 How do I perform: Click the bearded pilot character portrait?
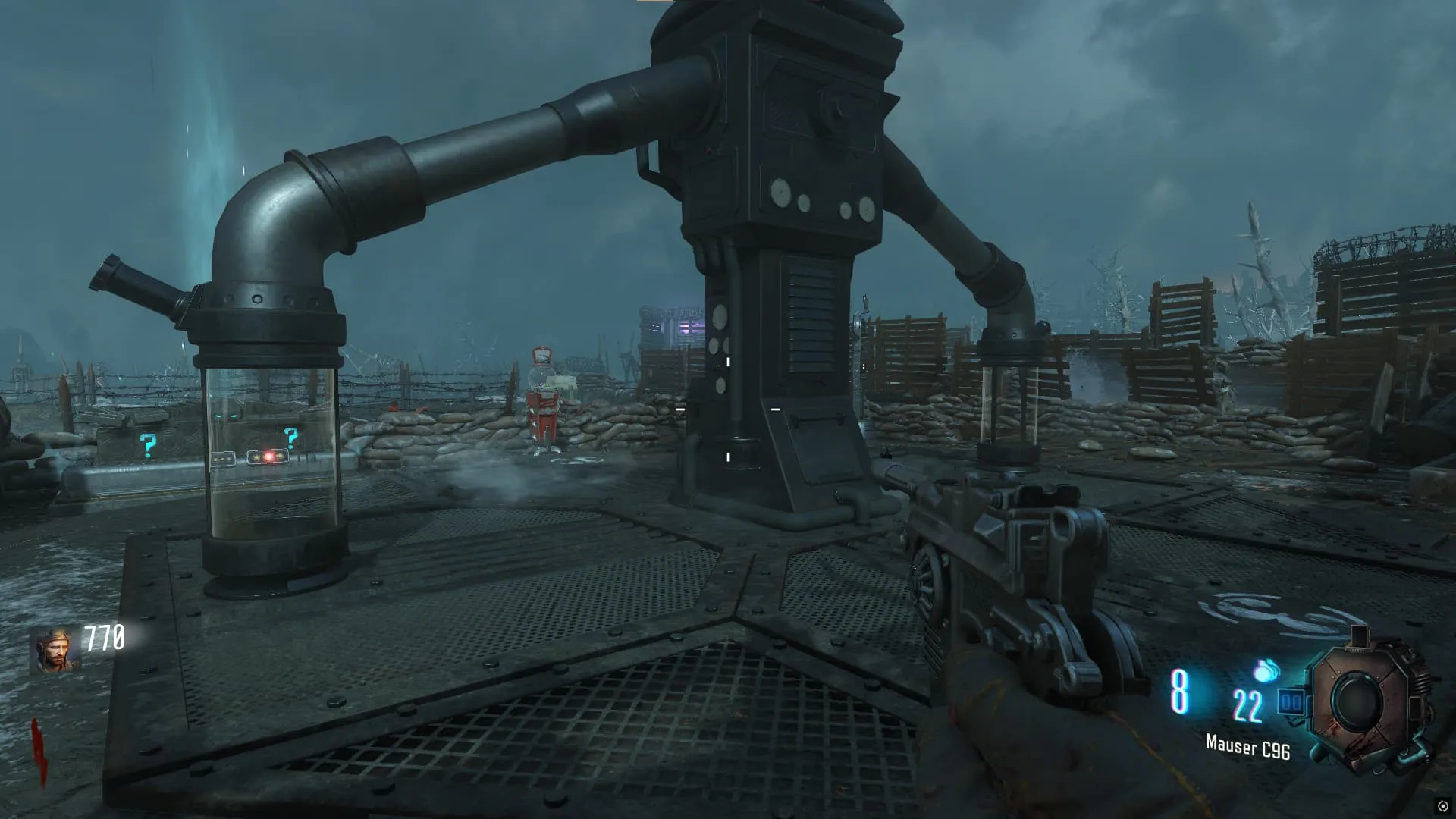[x=55, y=650]
